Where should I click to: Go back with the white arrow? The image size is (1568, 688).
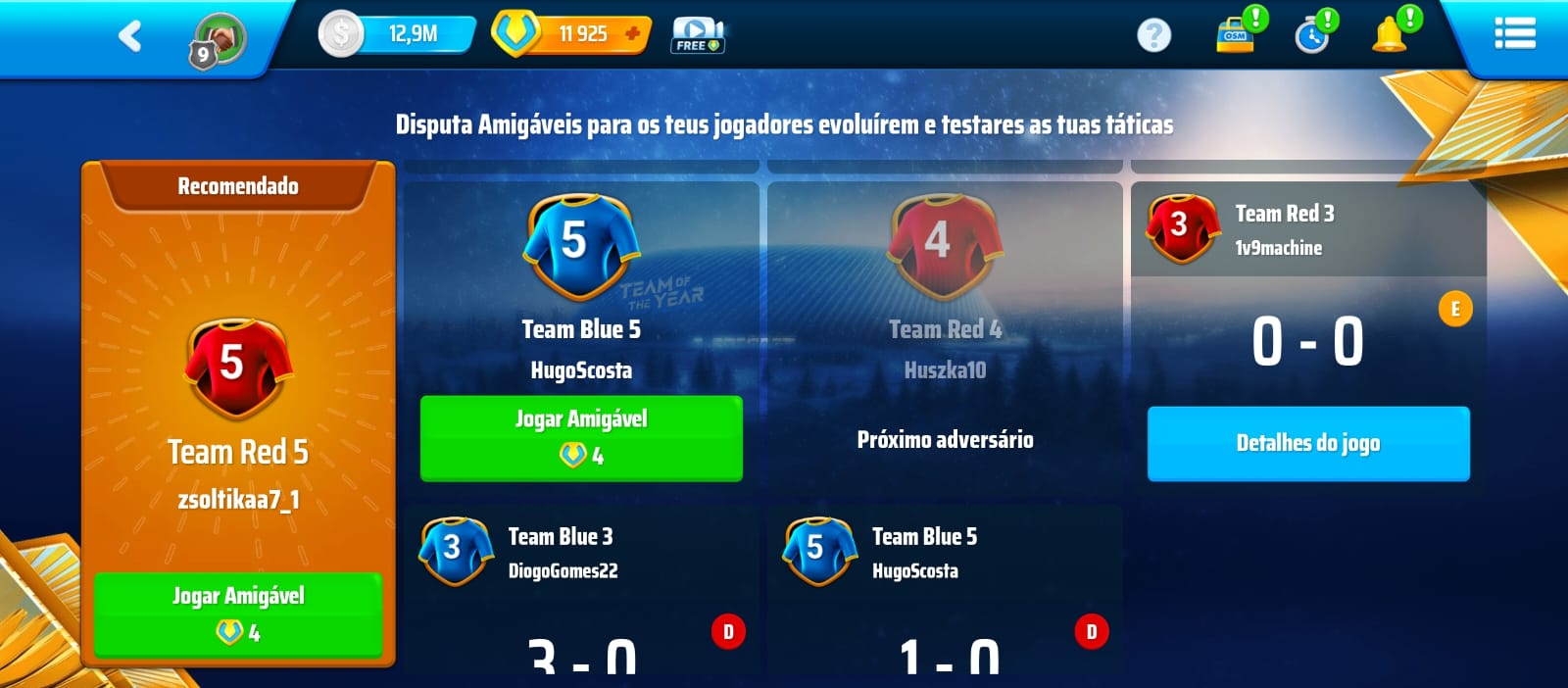point(129,36)
